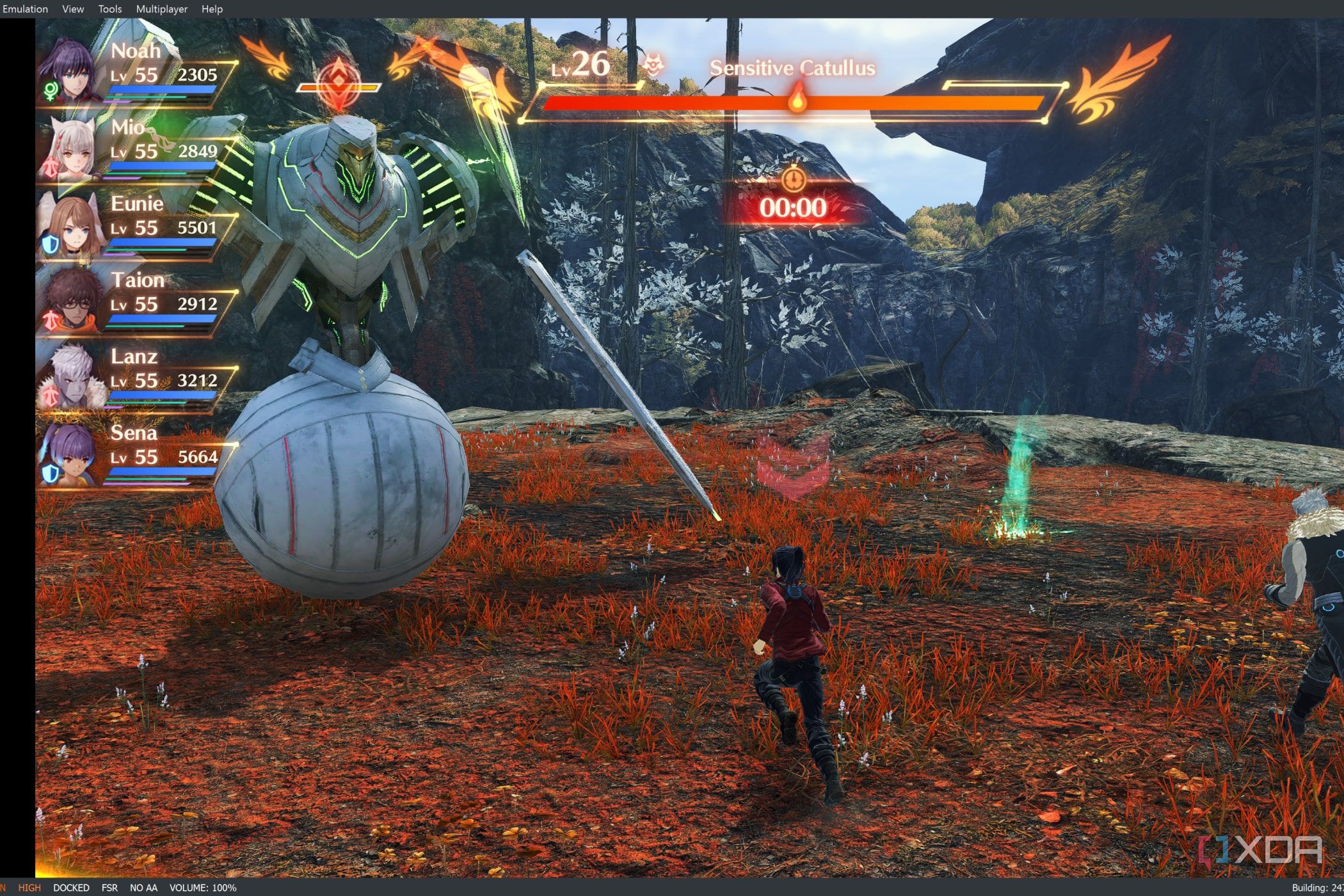Viewport: 1344px width, 896px height.
Task: Click the Sensitive Catullus enemy name
Action: (792, 68)
